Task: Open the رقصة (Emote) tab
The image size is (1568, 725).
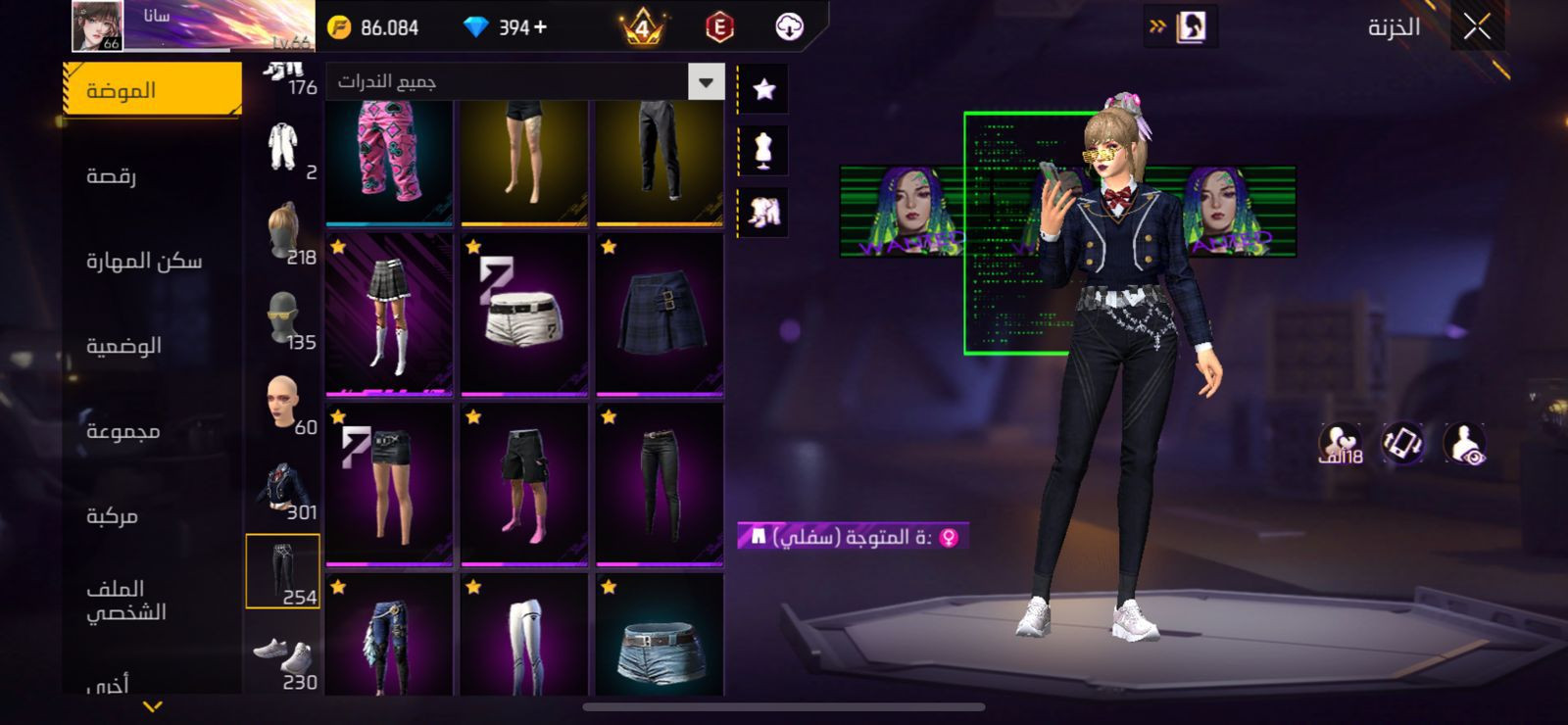Action: 112,175
